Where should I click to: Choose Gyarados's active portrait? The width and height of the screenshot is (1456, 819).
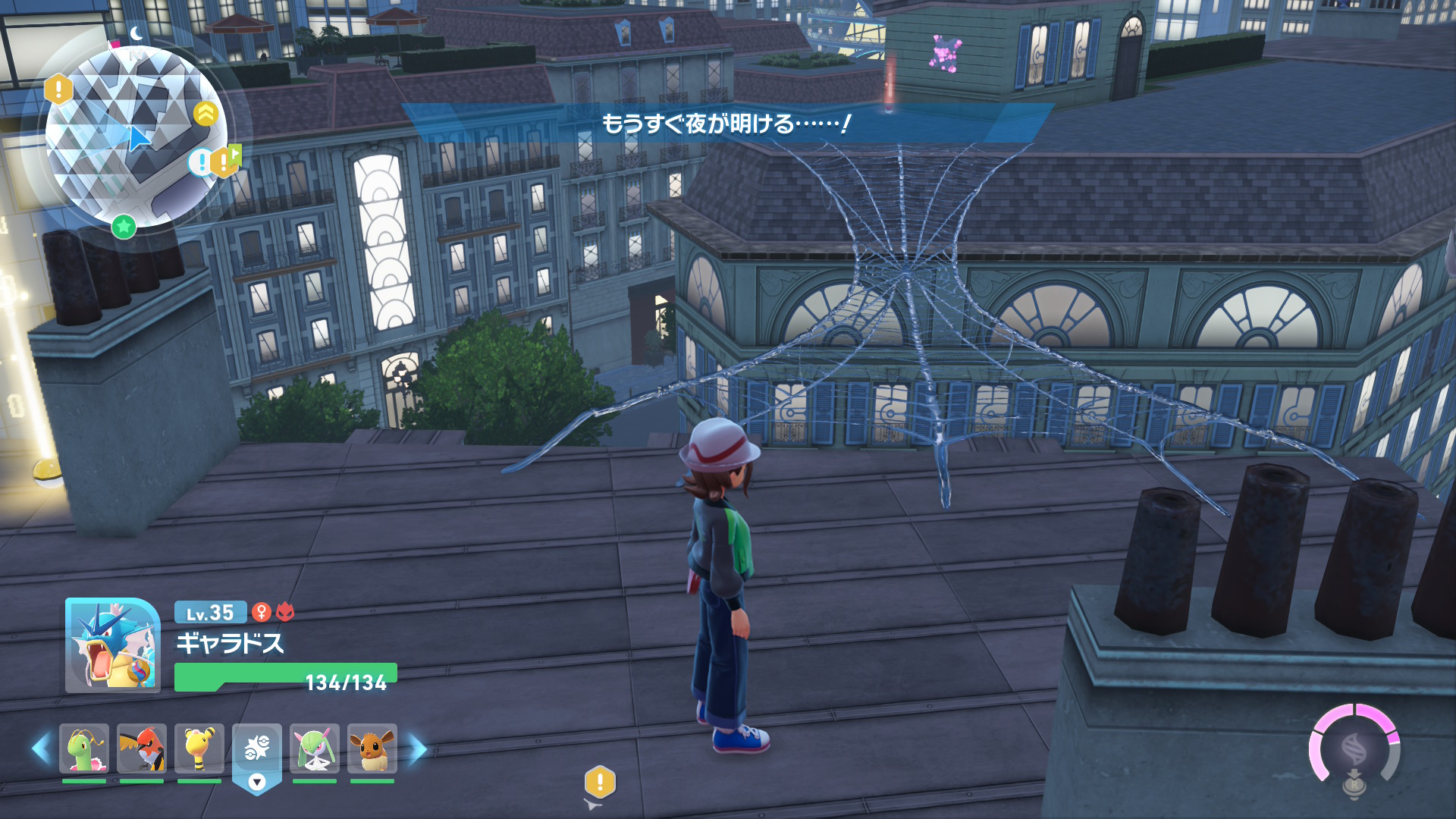click(112, 645)
